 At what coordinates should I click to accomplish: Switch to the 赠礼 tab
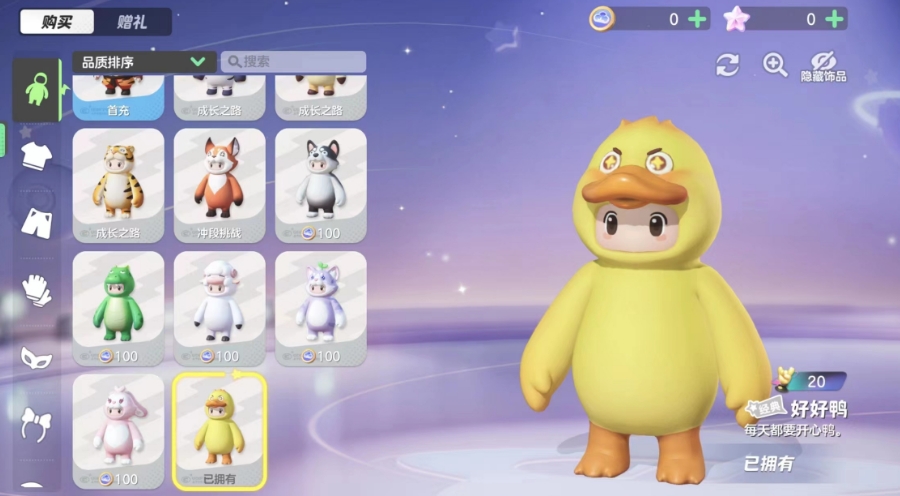pyautogui.click(x=132, y=22)
